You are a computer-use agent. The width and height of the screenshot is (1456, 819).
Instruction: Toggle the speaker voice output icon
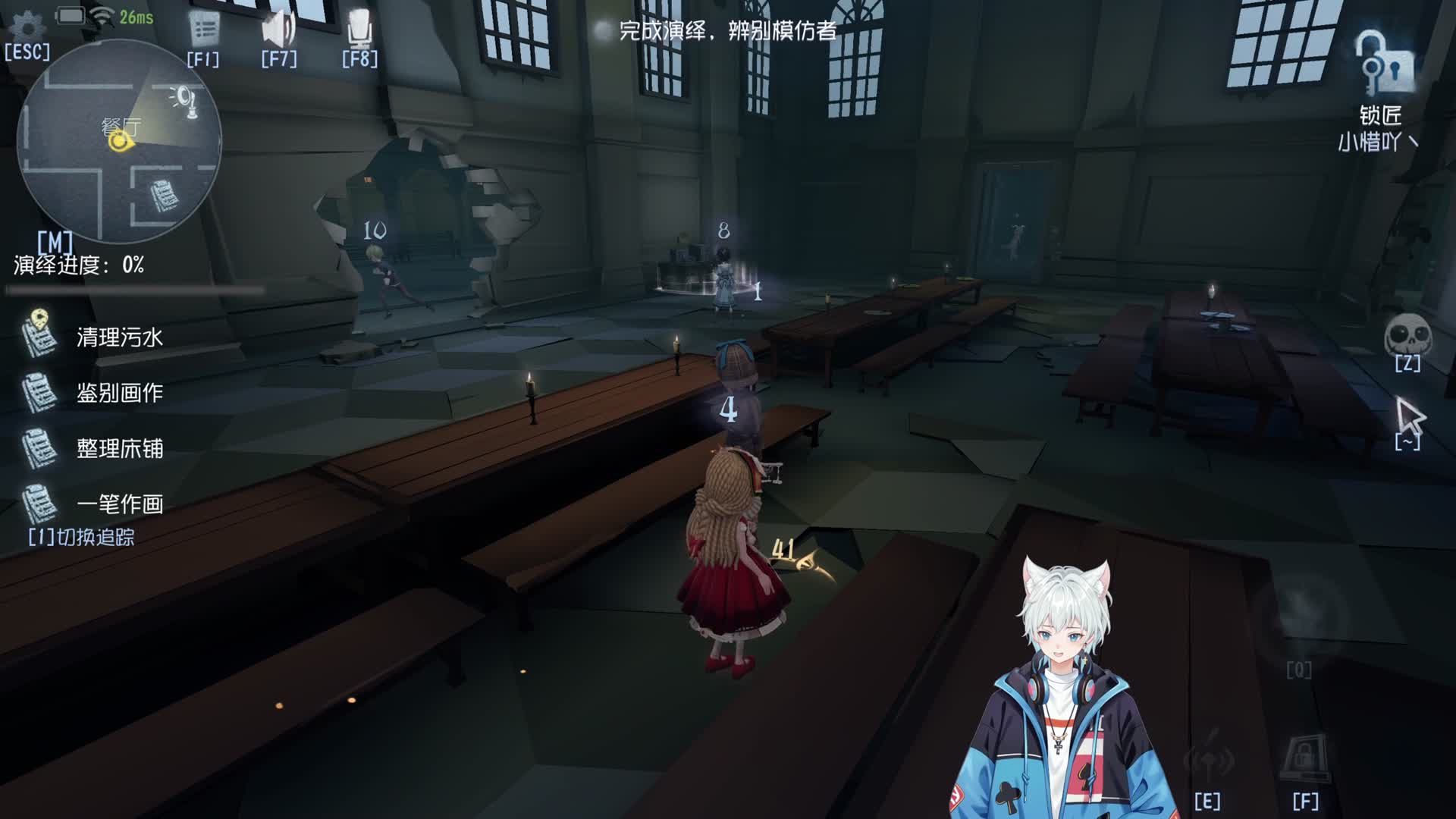pyautogui.click(x=278, y=31)
